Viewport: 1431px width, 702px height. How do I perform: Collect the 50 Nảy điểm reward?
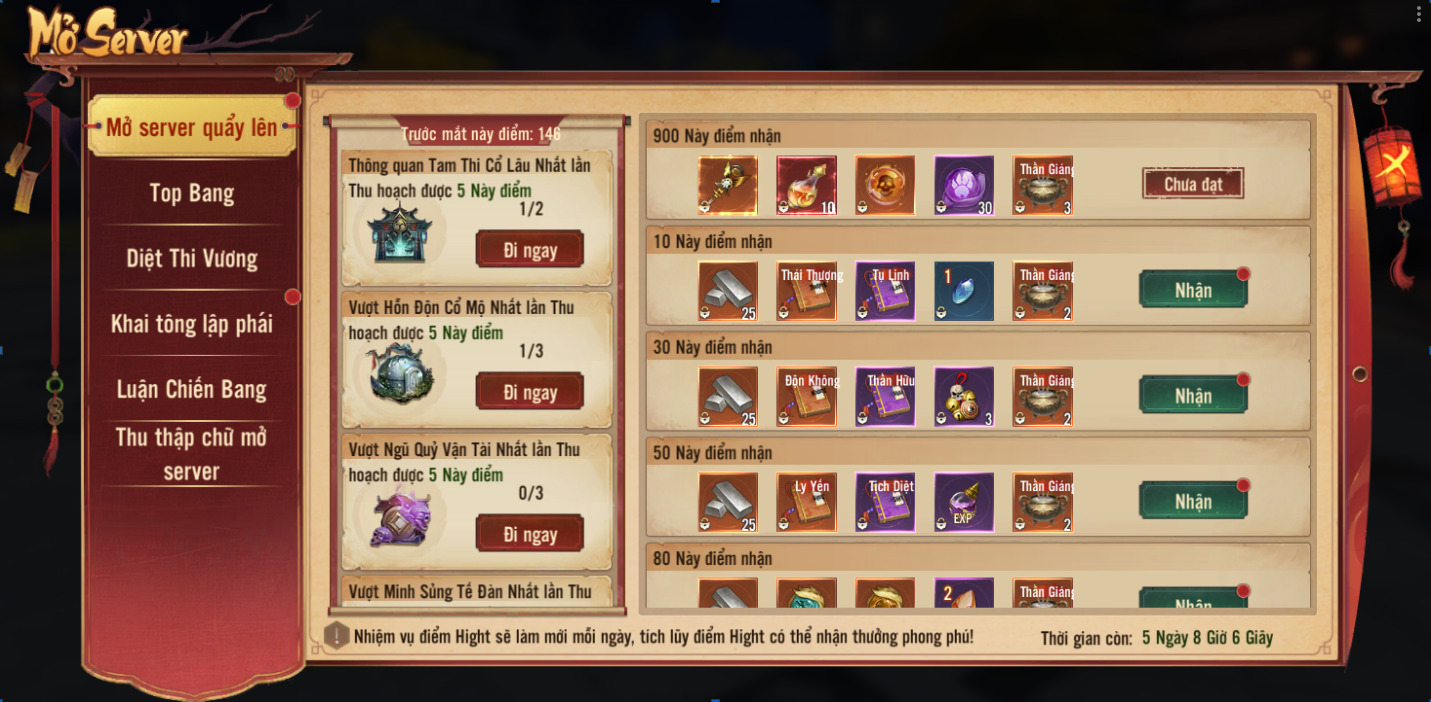(1193, 501)
